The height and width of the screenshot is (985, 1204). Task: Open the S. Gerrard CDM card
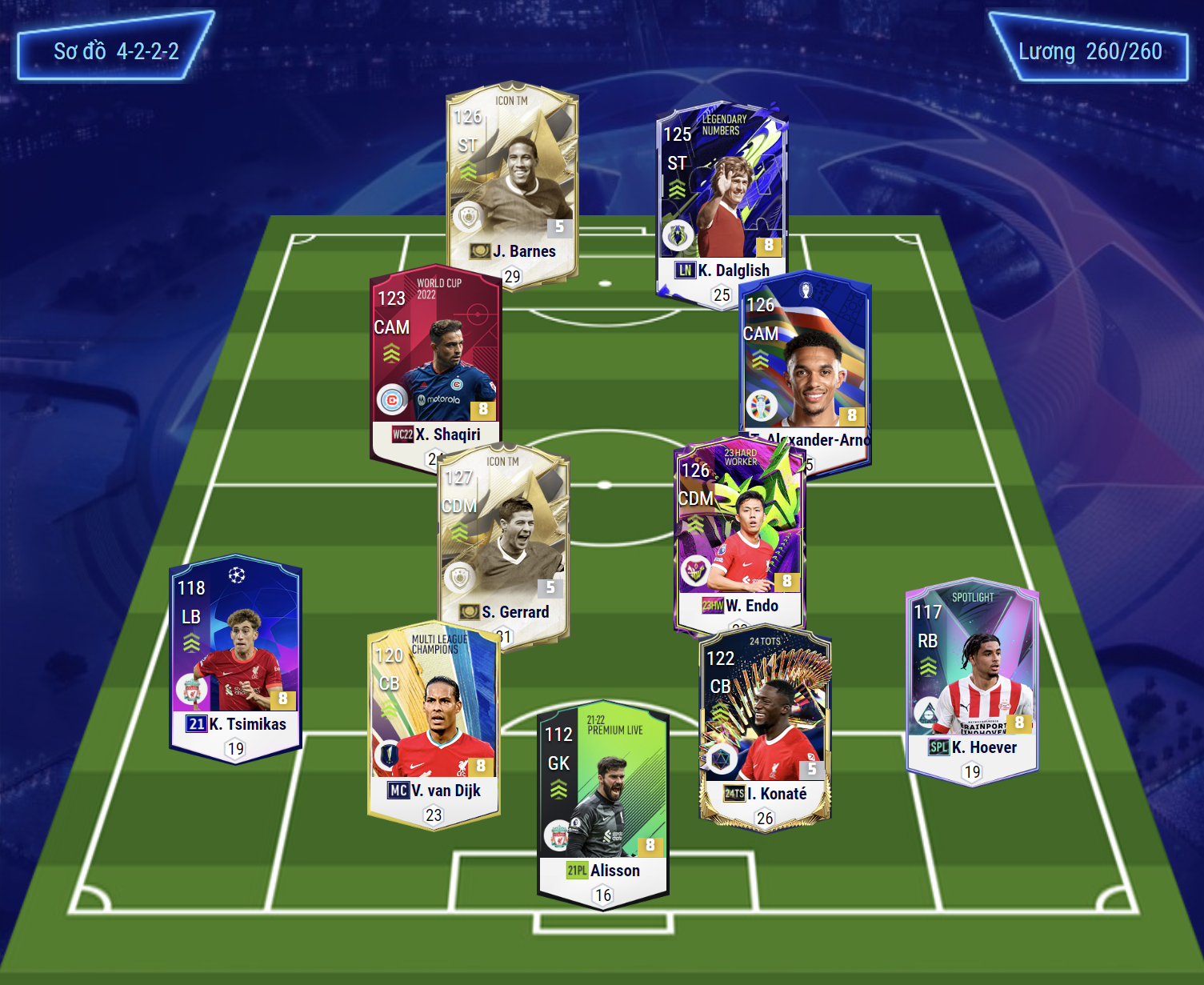point(504,544)
